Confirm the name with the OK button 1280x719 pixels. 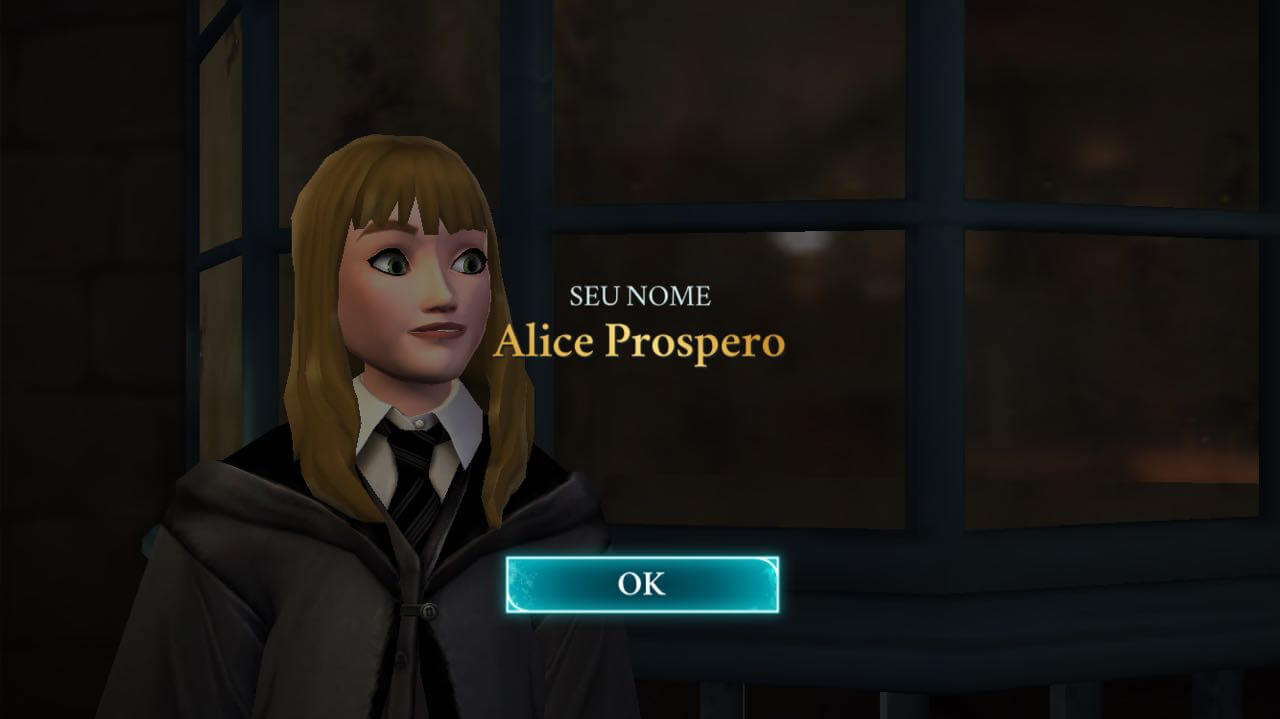(x=641, y=584)
